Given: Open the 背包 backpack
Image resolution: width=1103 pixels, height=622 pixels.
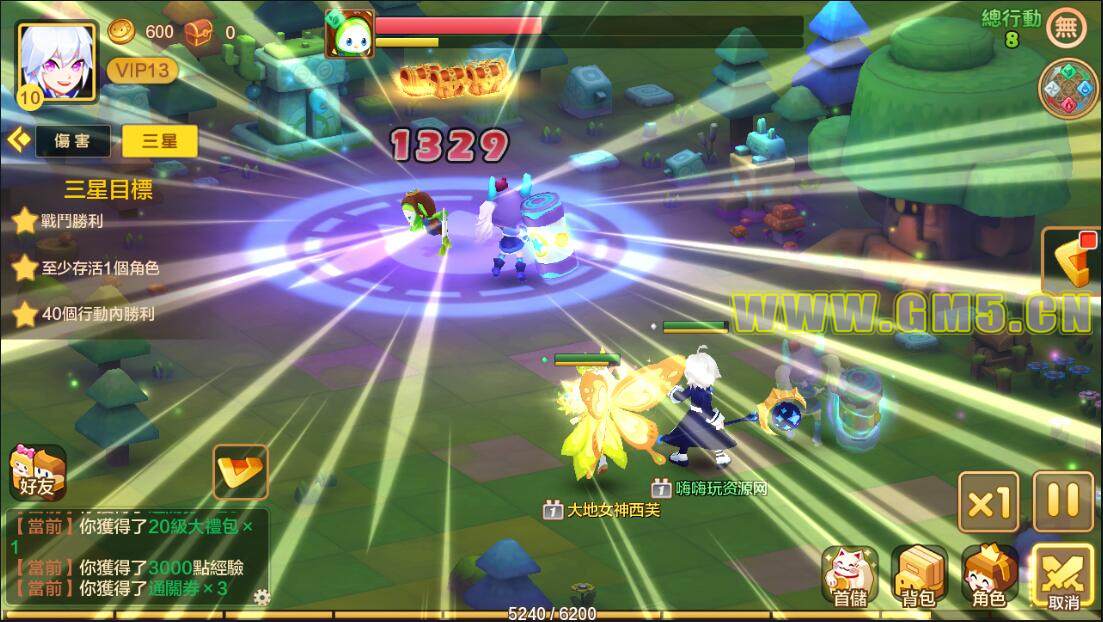Looking at the screenshot, I should tap(919, 576).
